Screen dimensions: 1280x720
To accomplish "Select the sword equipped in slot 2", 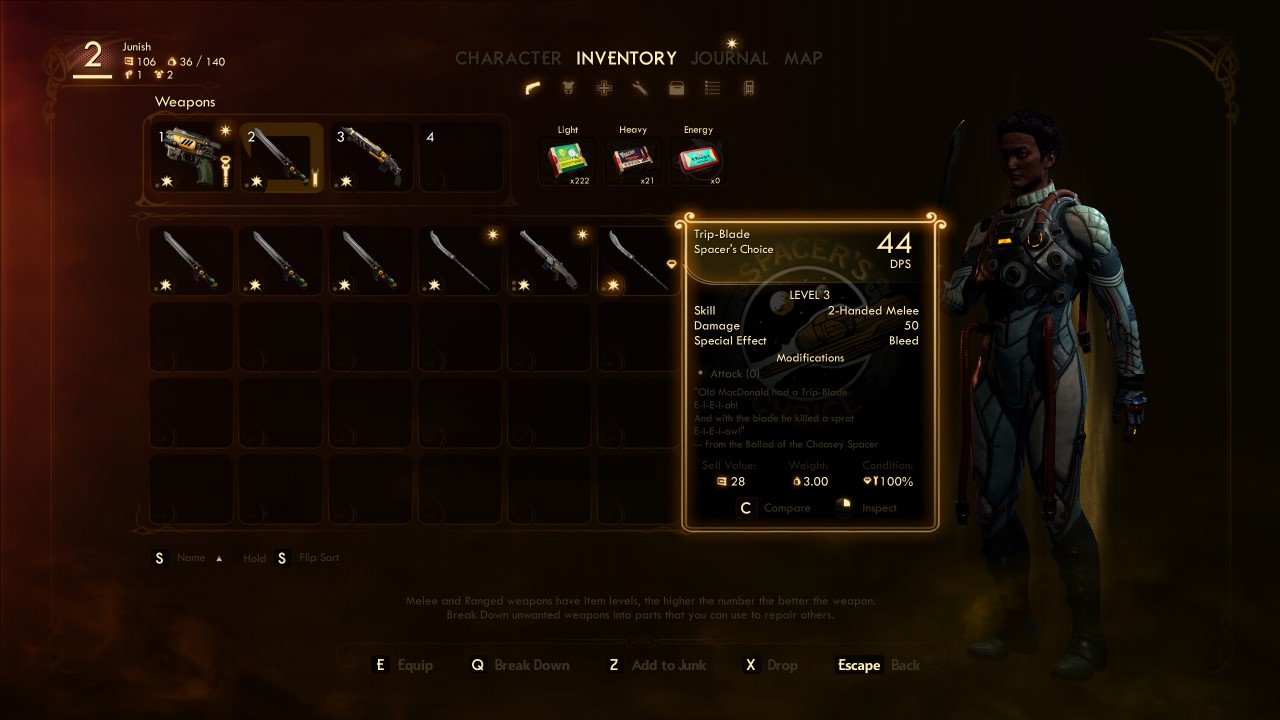I will [283, 157].
